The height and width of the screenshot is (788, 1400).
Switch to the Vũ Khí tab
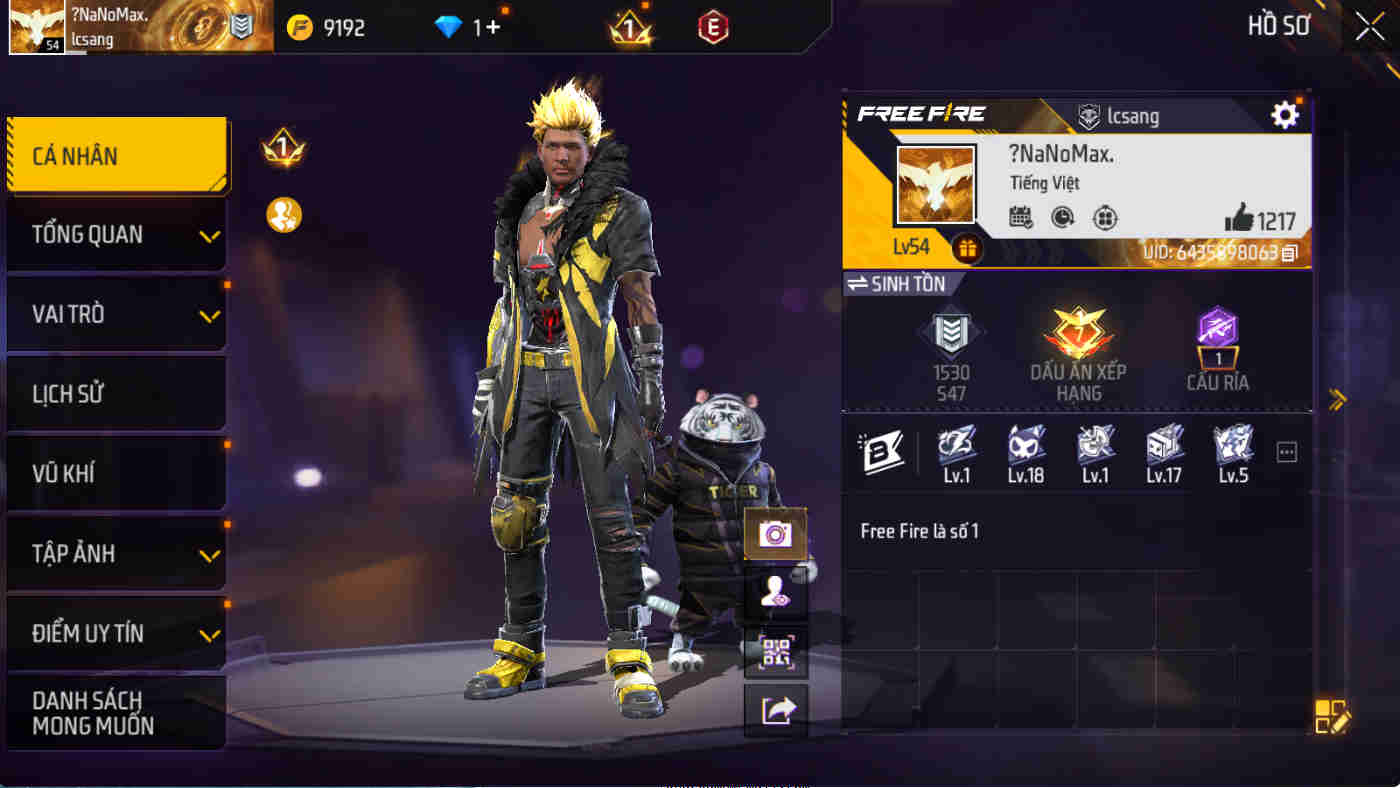pos(115,473)
